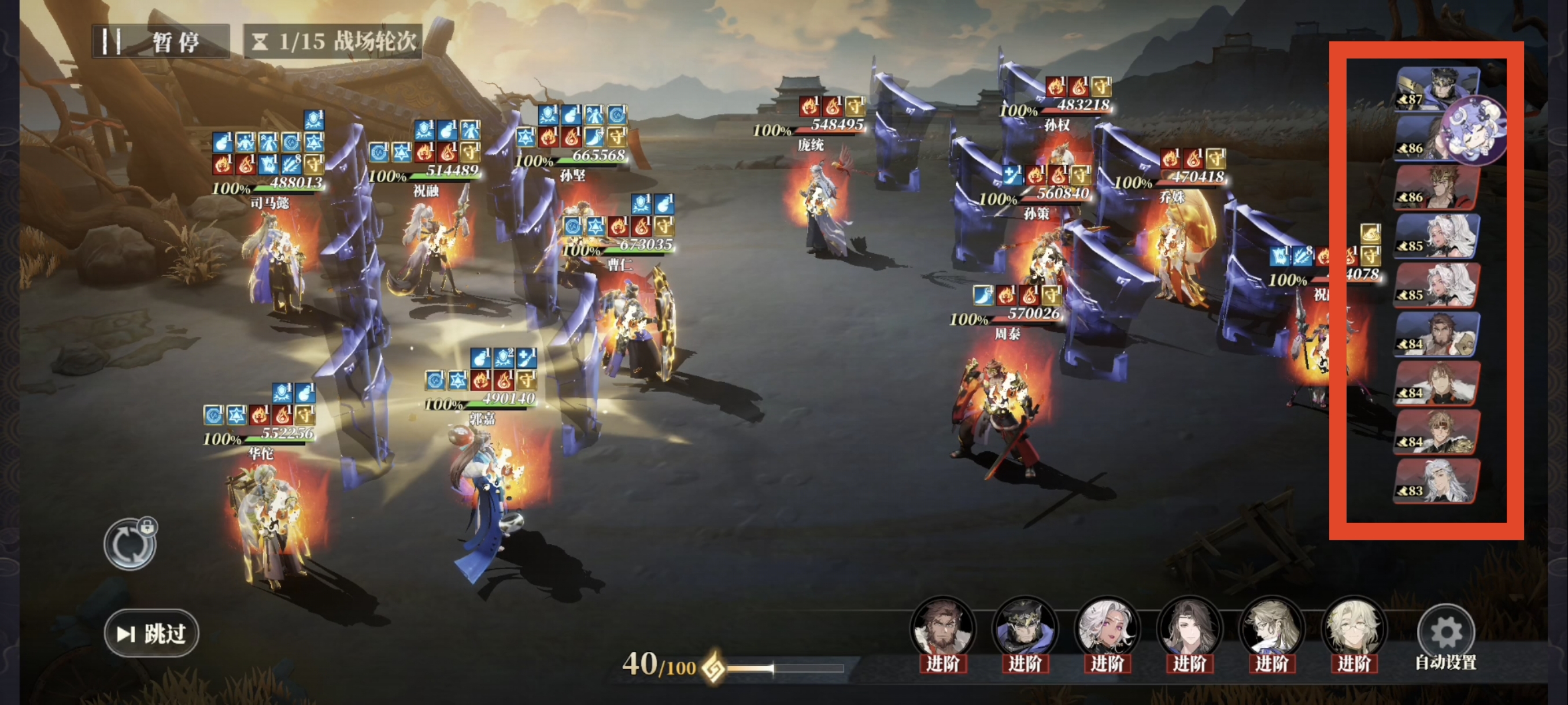Select the long dark-haired hero's round portrait
The image size is (1568, 705).
(1189, 629)
